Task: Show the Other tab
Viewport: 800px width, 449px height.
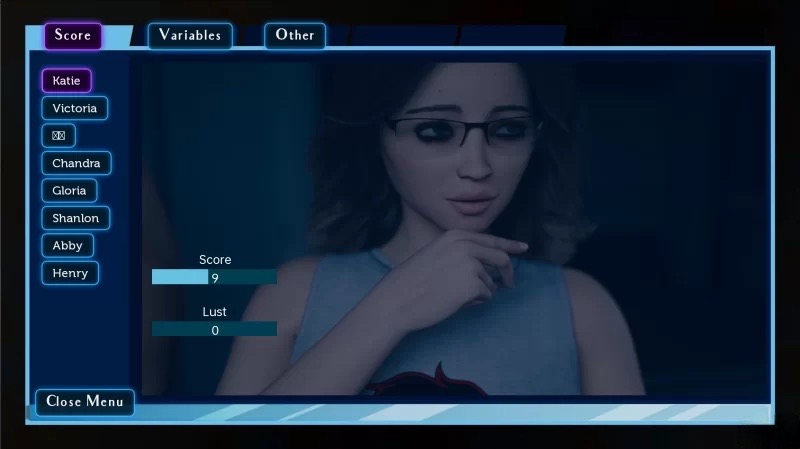Action: point(295,36)
